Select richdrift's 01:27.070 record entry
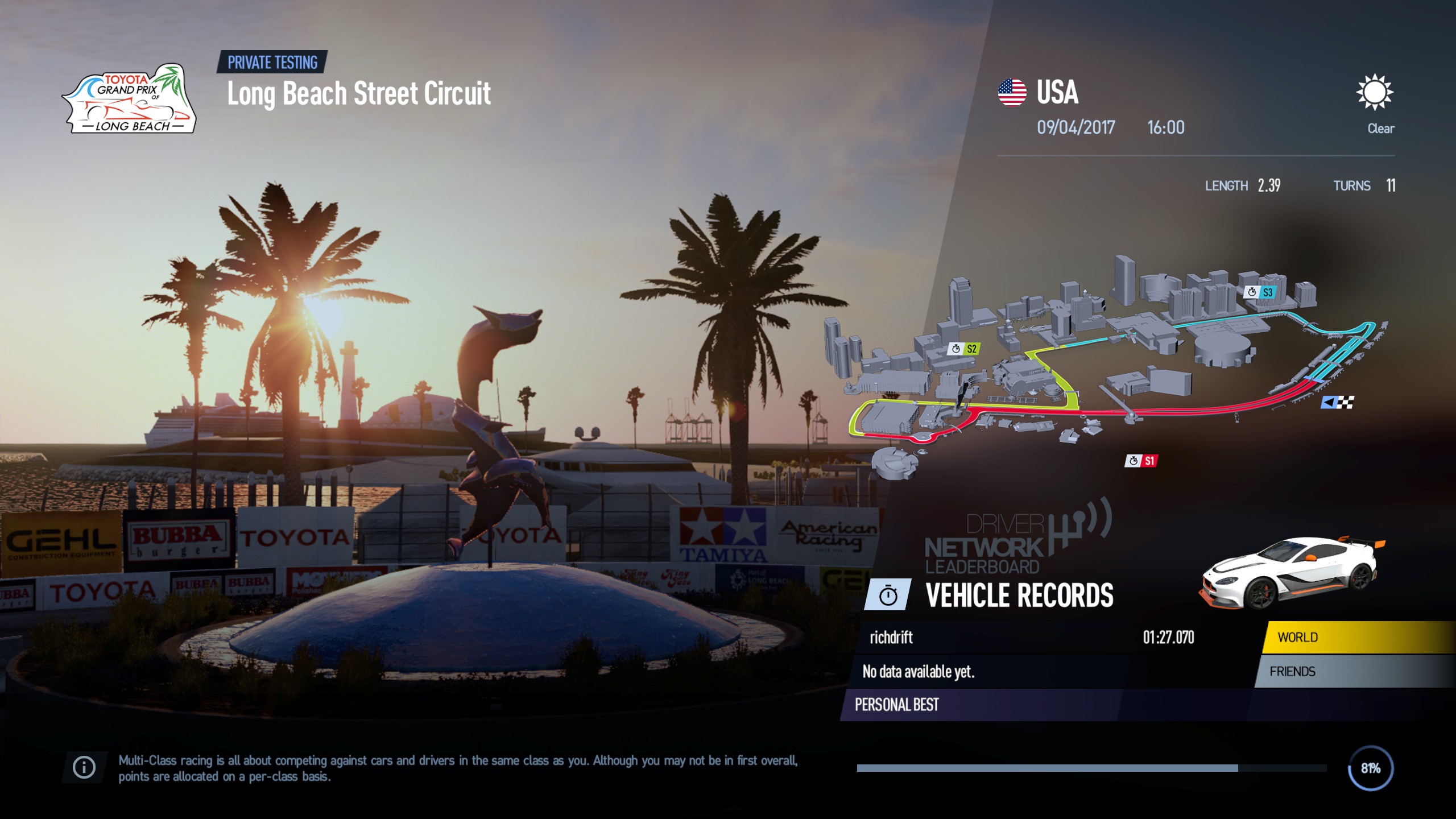The width and height of the screenshot is (1456, 819). pyautogui.click(x=967, y=638)
